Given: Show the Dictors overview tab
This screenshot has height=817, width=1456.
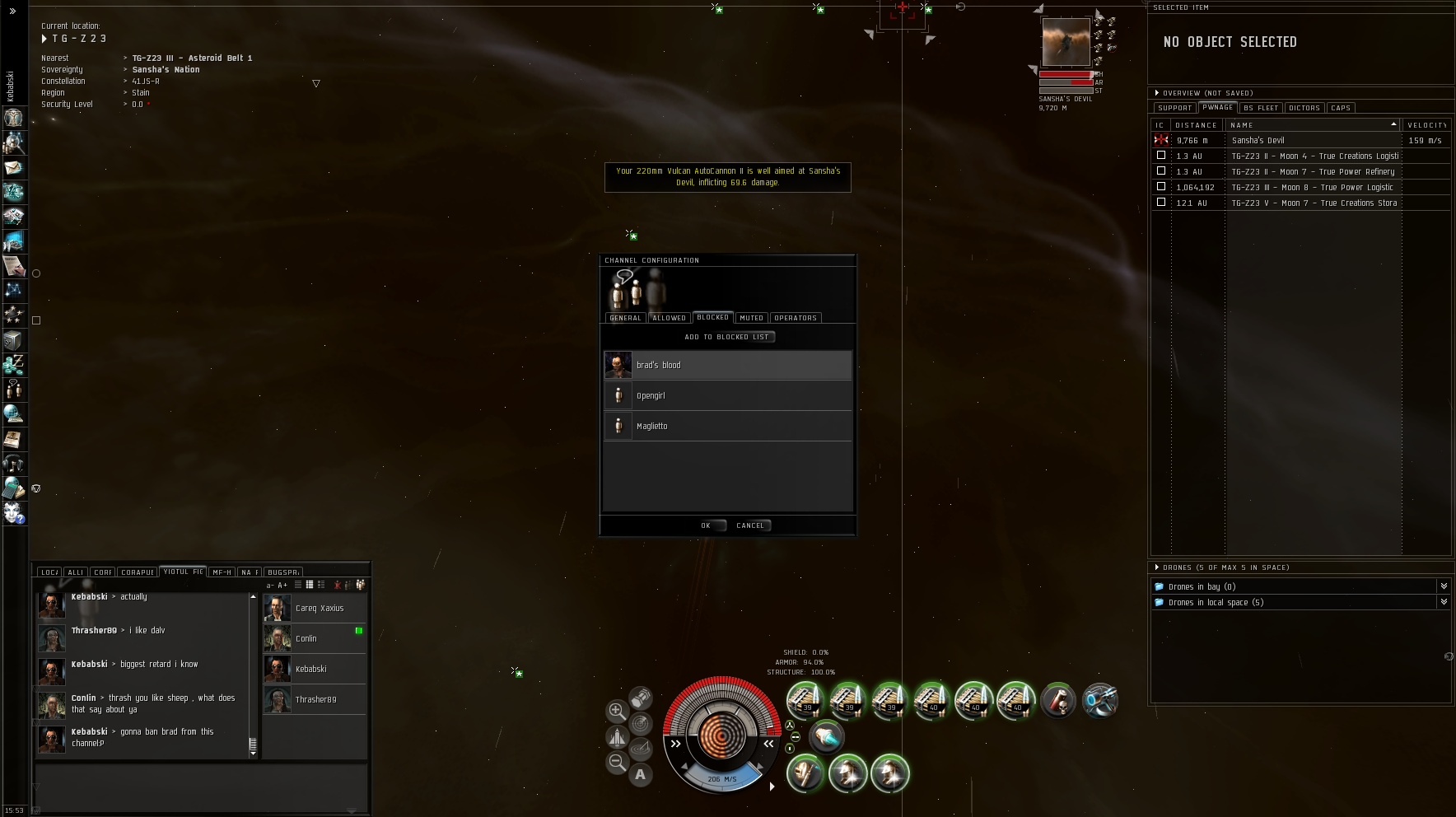Looking at the screenshot, I should pos(1304,108).
